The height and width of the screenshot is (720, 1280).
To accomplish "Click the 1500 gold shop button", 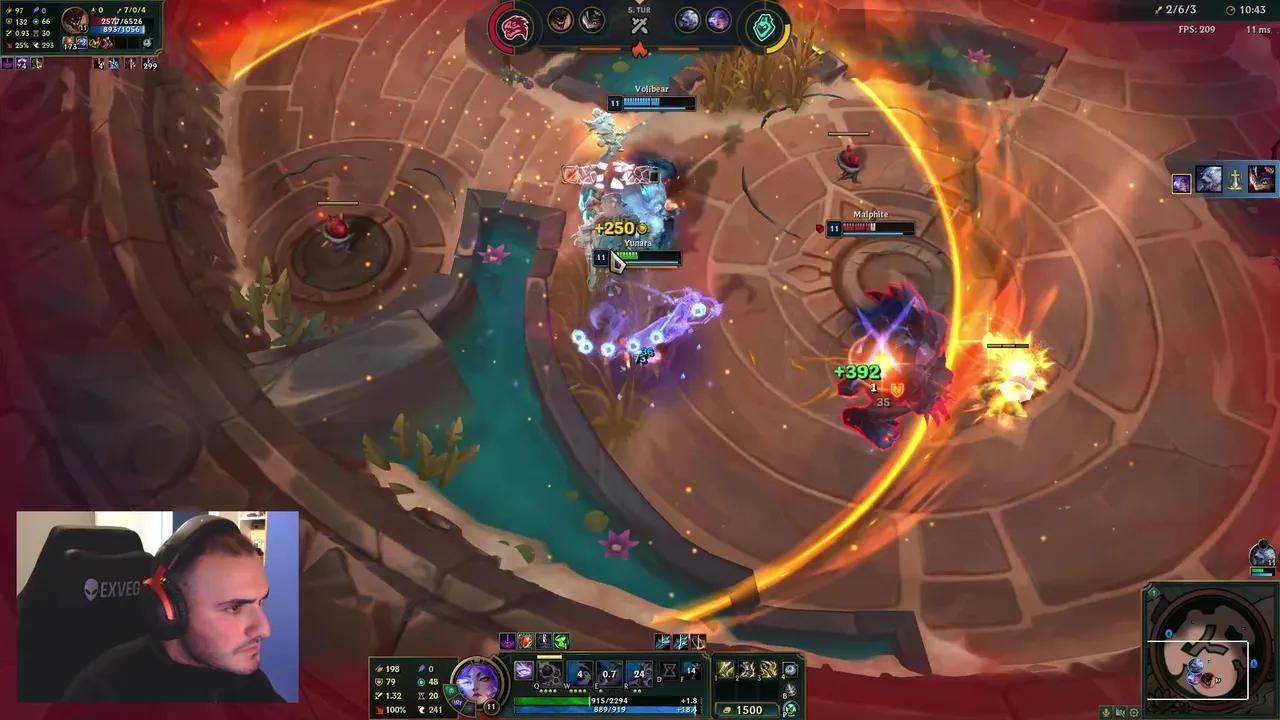I will point(752,710).
